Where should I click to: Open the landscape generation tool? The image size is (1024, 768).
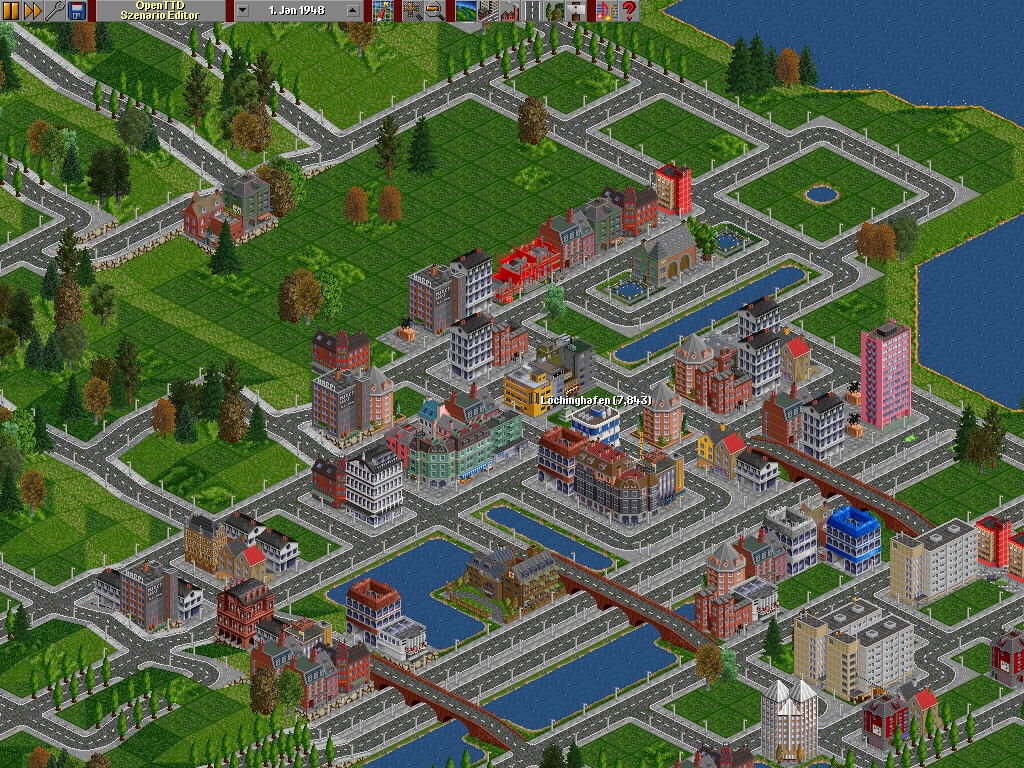pyautogui.click(x=464, y=11)
